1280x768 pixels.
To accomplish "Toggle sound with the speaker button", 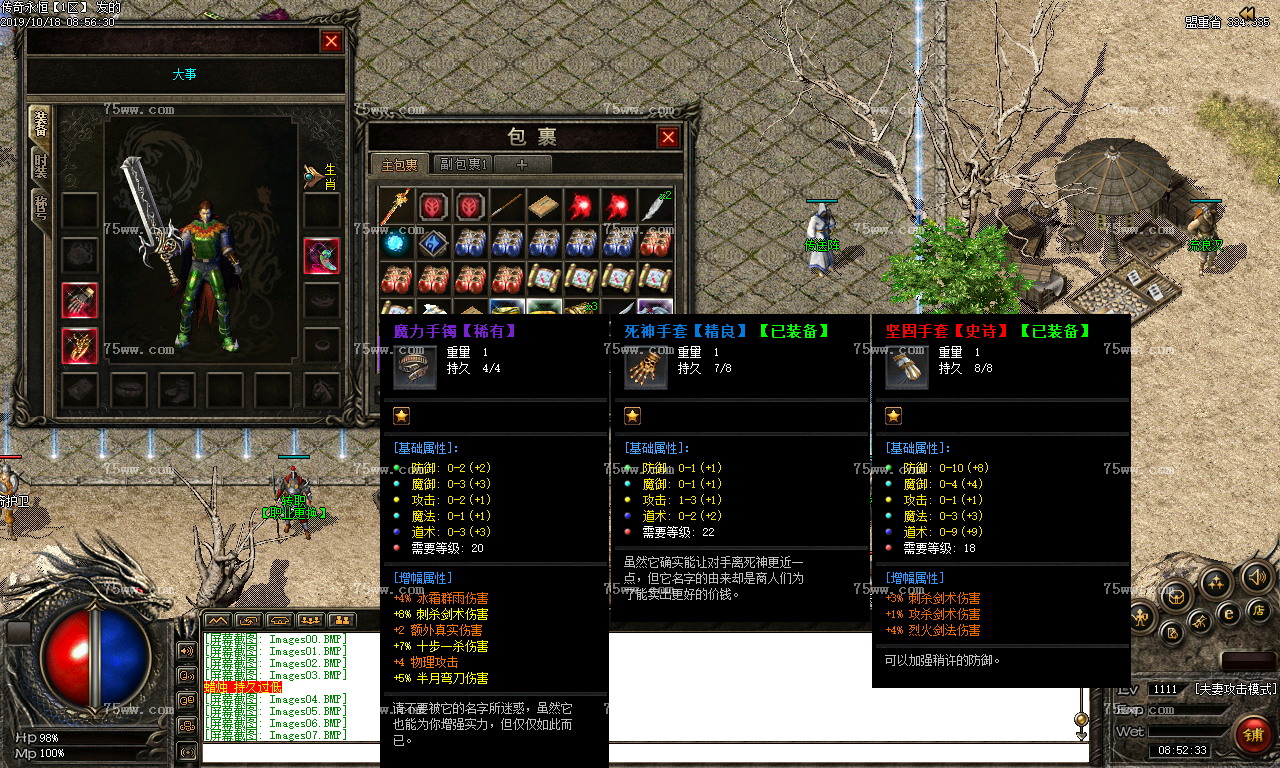I will [1257, 577].
